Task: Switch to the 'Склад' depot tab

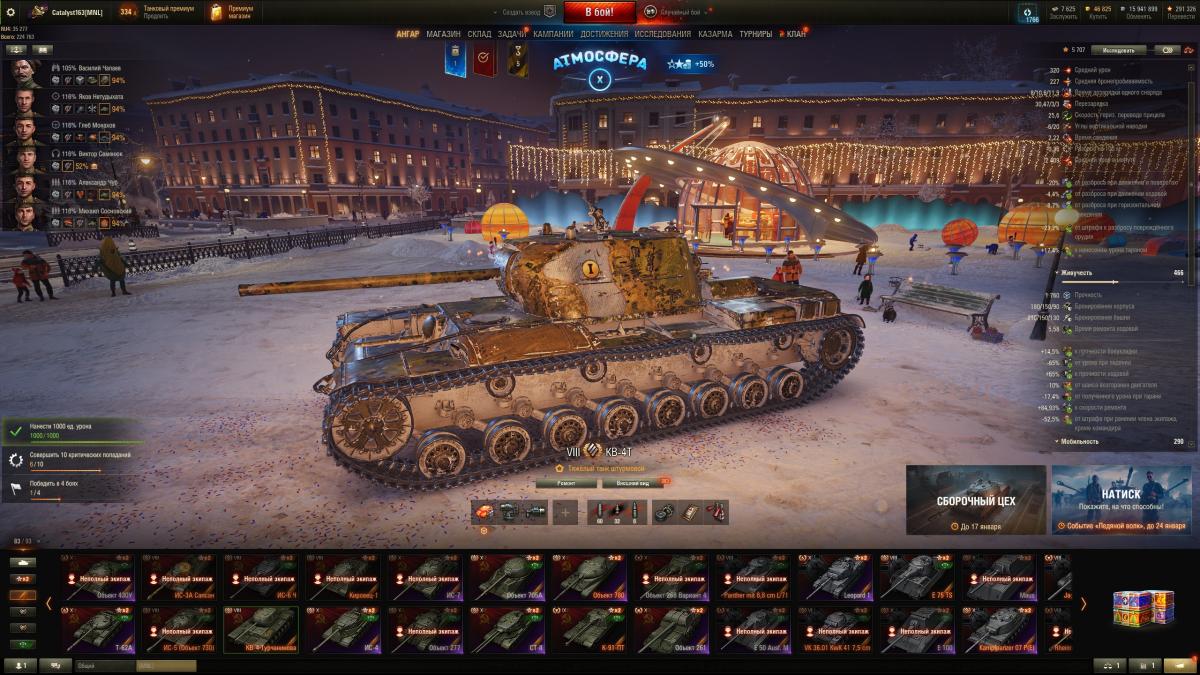Action: (479, 34)
